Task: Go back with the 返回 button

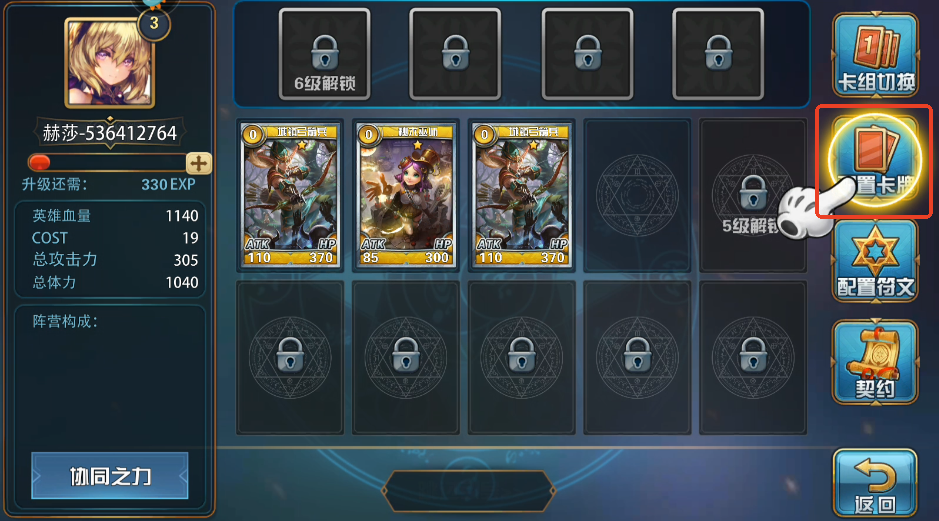Action: pyautogui.click(x=875, y=482)
